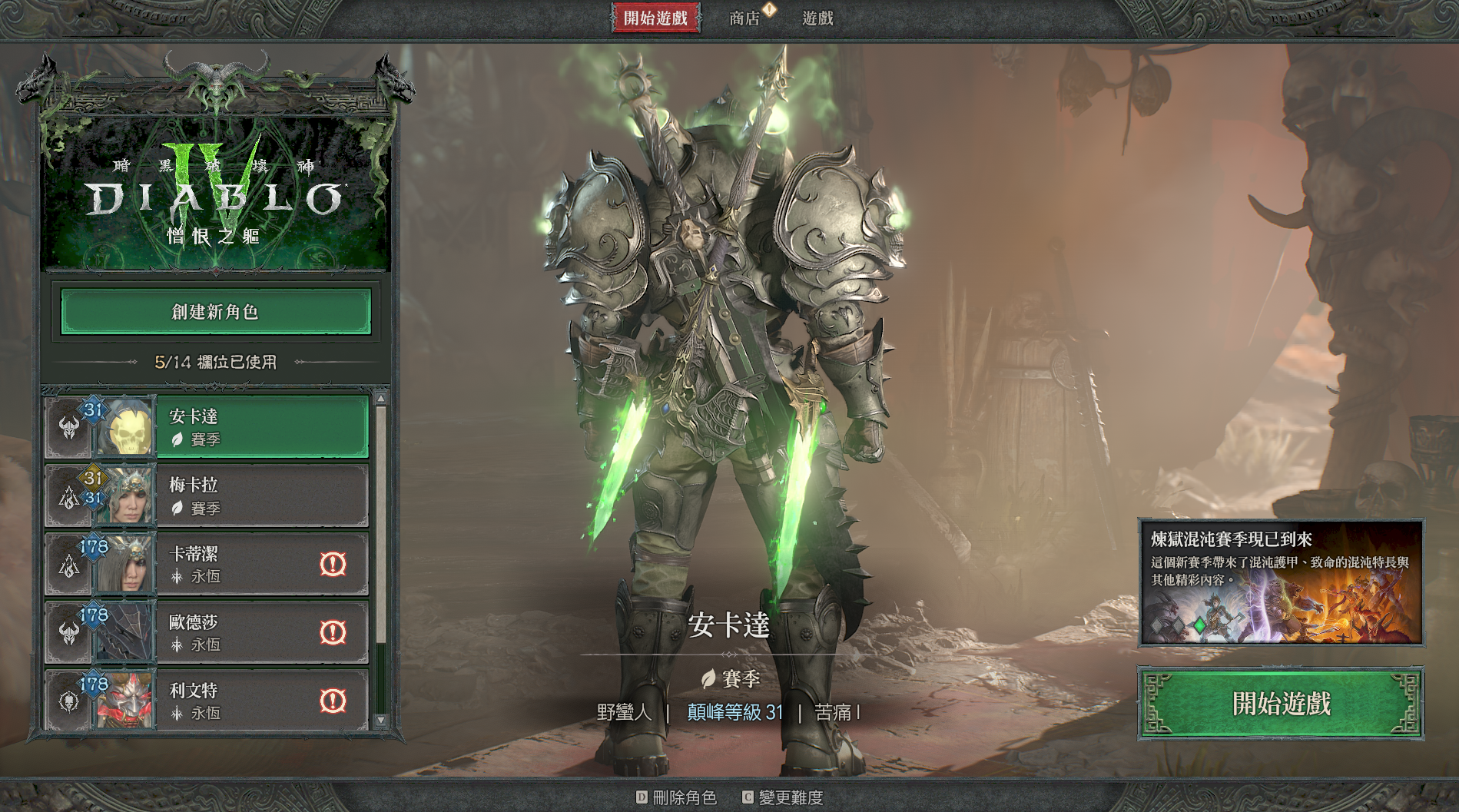Choose the character 利文特
Viewport: 1459px width, 812px height.
coord(230,701)
